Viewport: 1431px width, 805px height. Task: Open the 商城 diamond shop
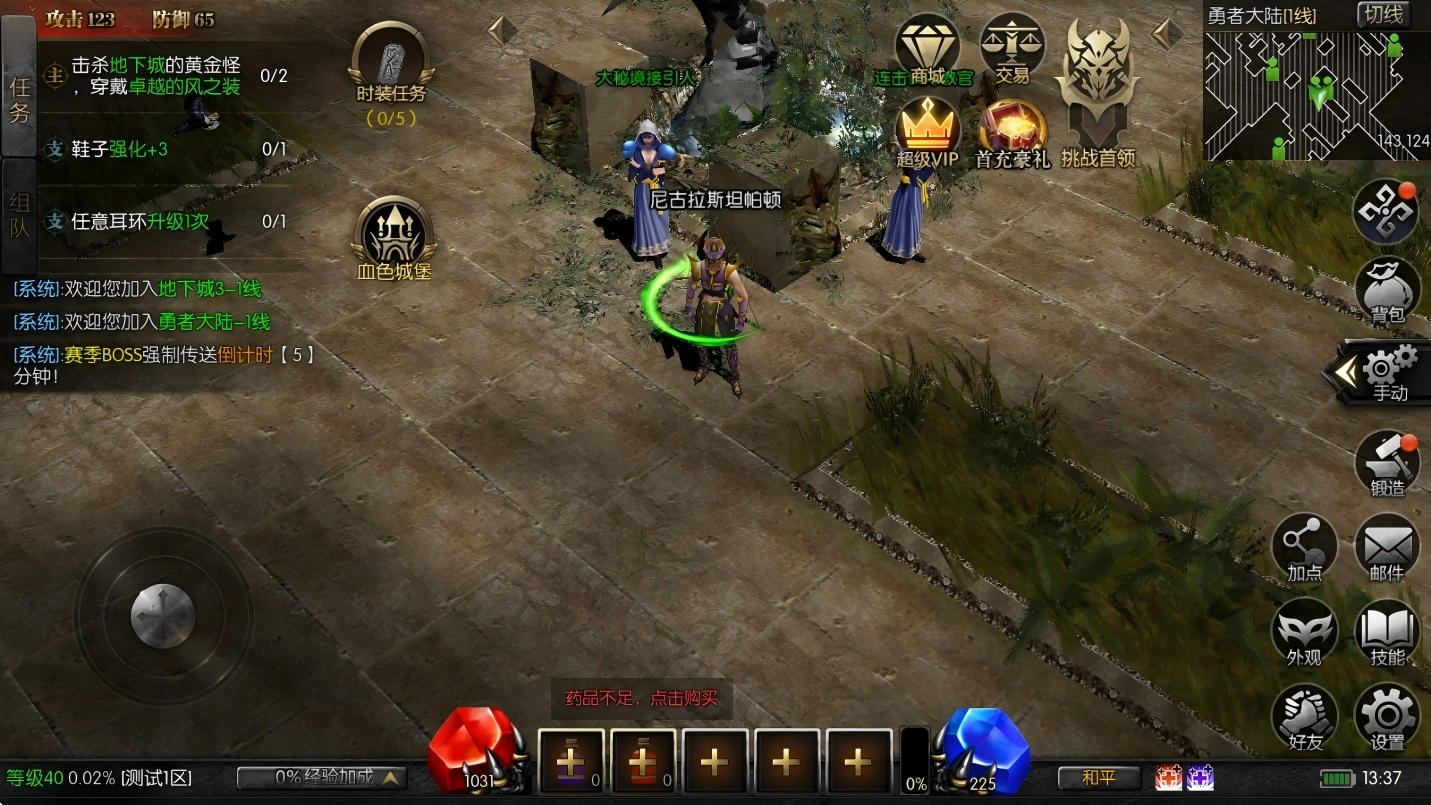tap(927, 50)
